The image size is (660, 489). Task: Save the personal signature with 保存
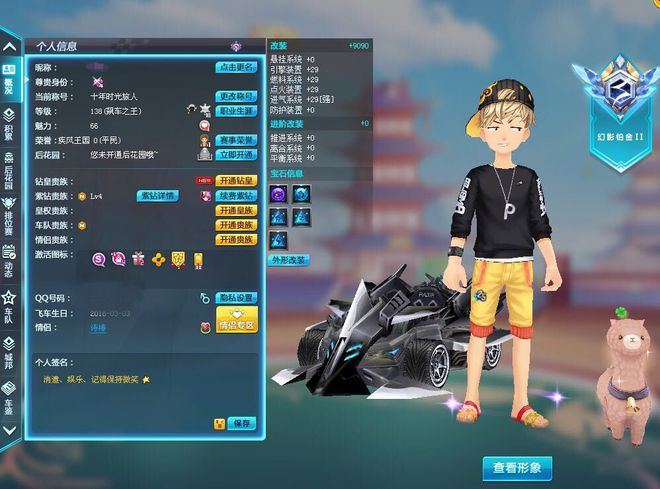(241, 424)
